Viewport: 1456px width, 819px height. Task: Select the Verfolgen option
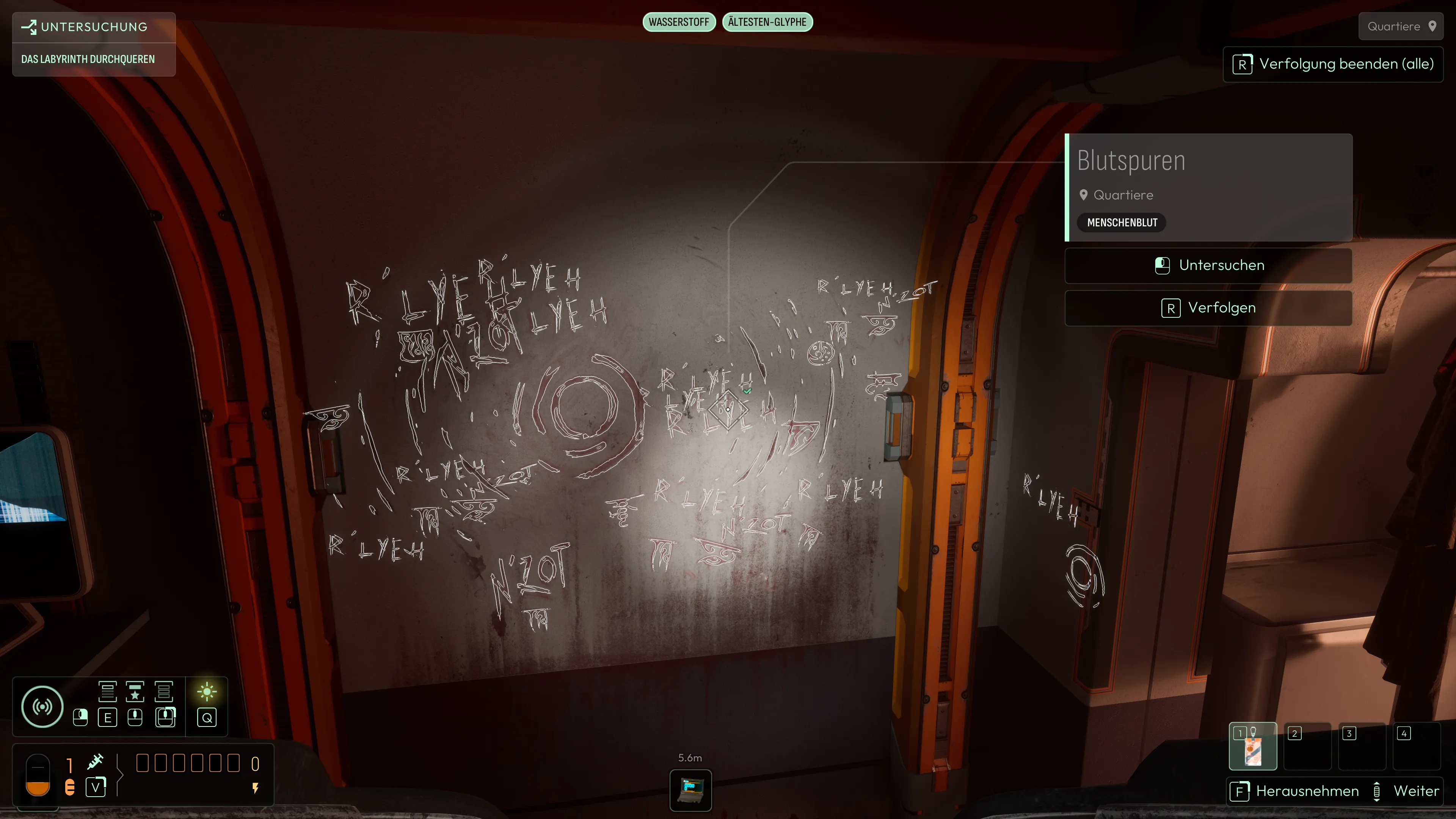coord(1208,308)
